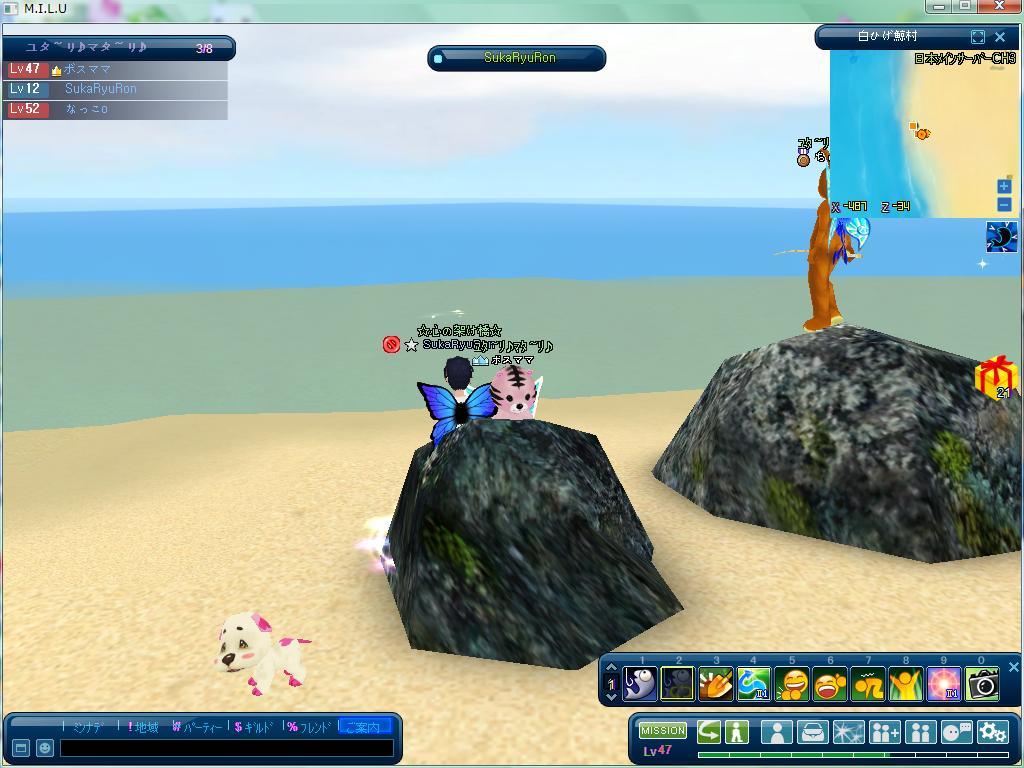Trigger the cheering arms-up emote
The image size is (1024, 768).
(906, 683)
